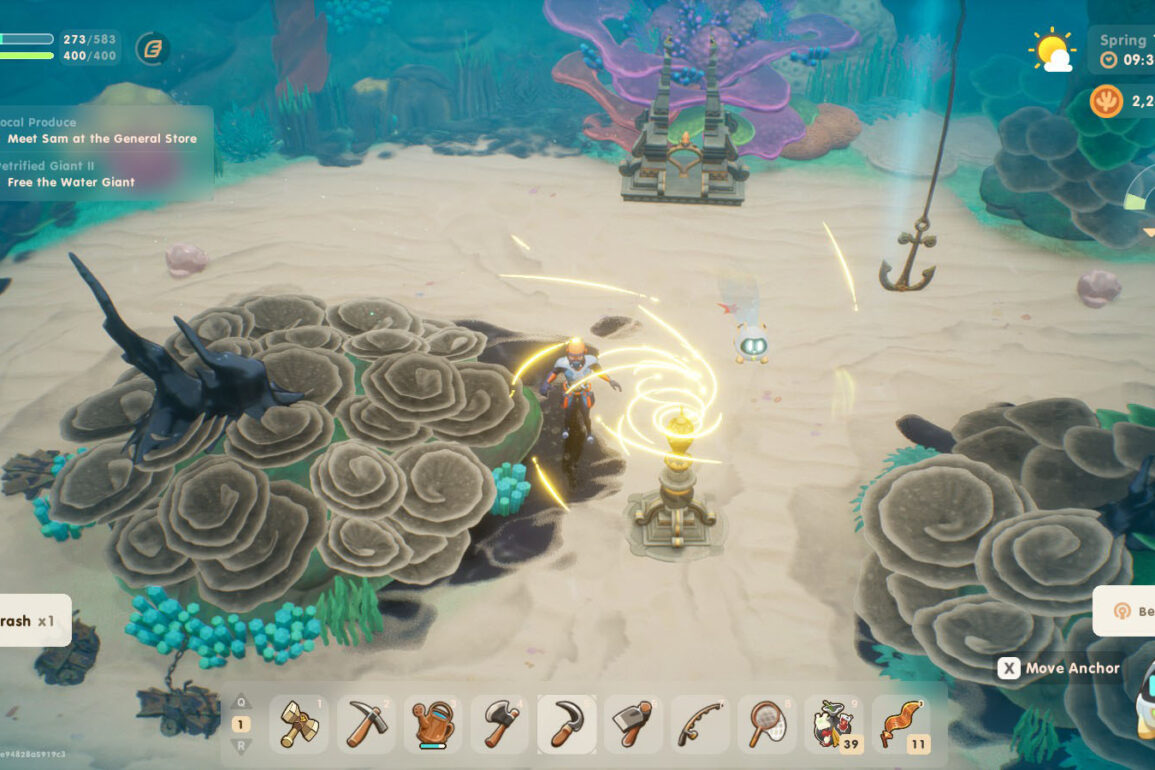Select the hammer in the hotbar
Screen dimensions: 1155x770
(299, 723)
